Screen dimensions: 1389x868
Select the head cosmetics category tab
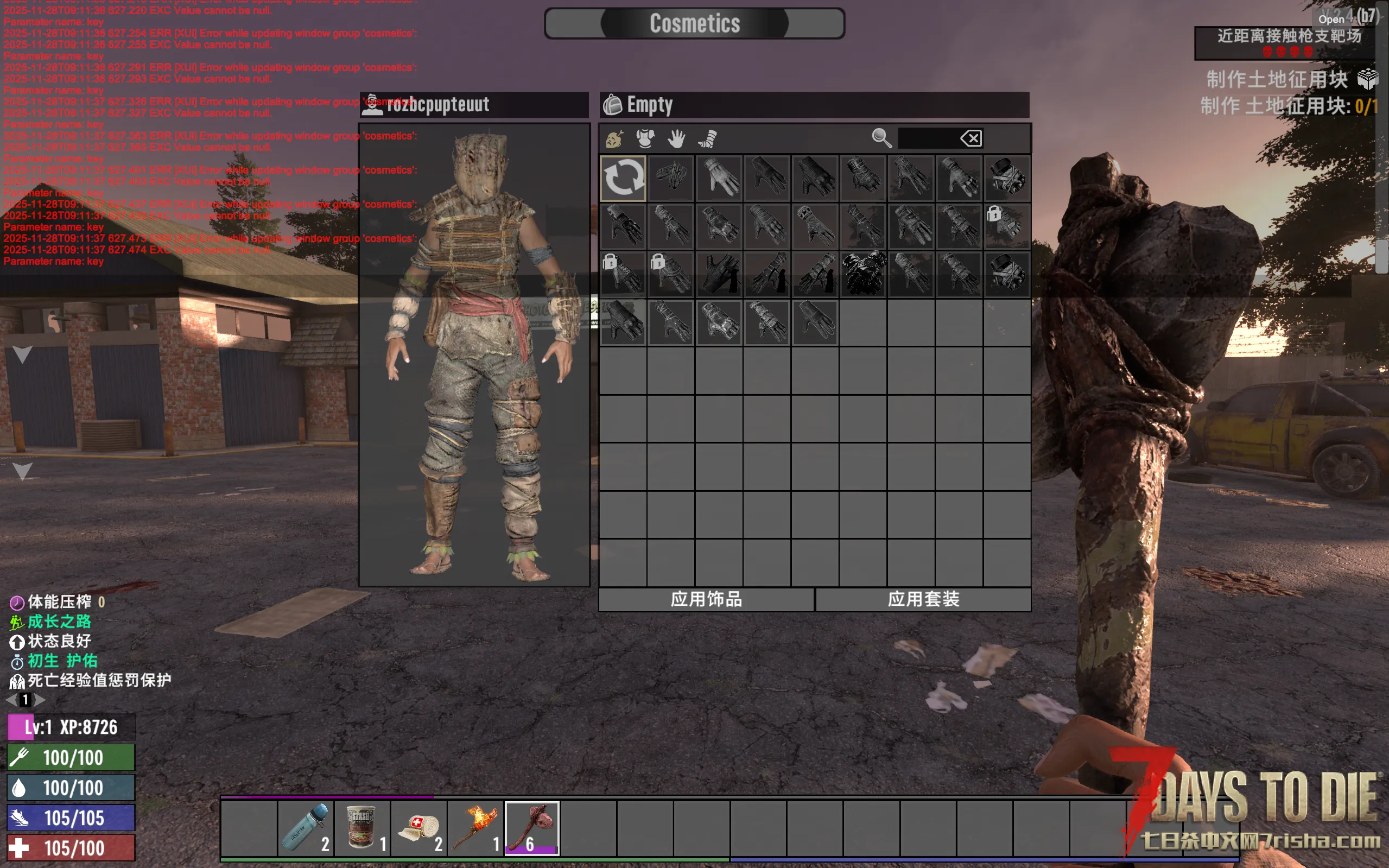coord(614,138)
